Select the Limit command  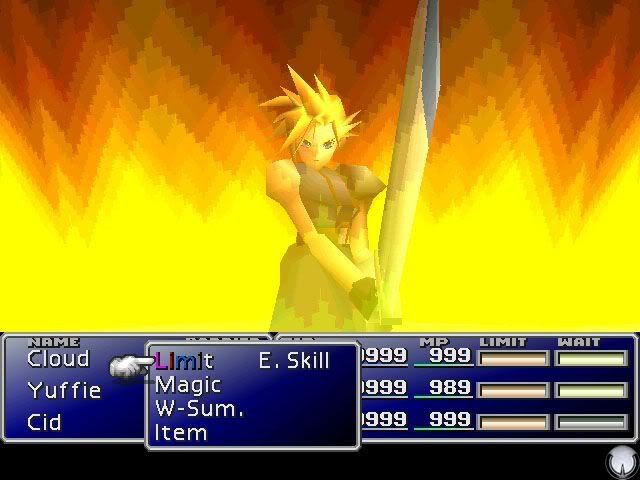click(184, 361)
